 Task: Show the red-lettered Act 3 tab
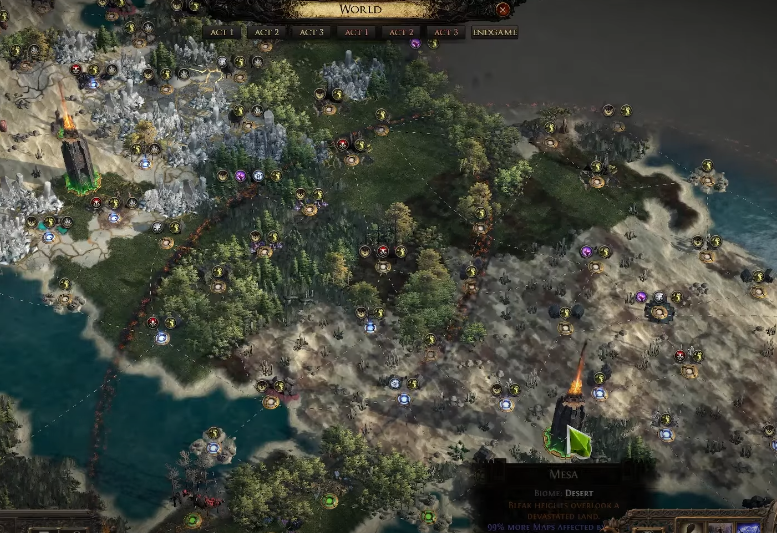click(446, 32)
